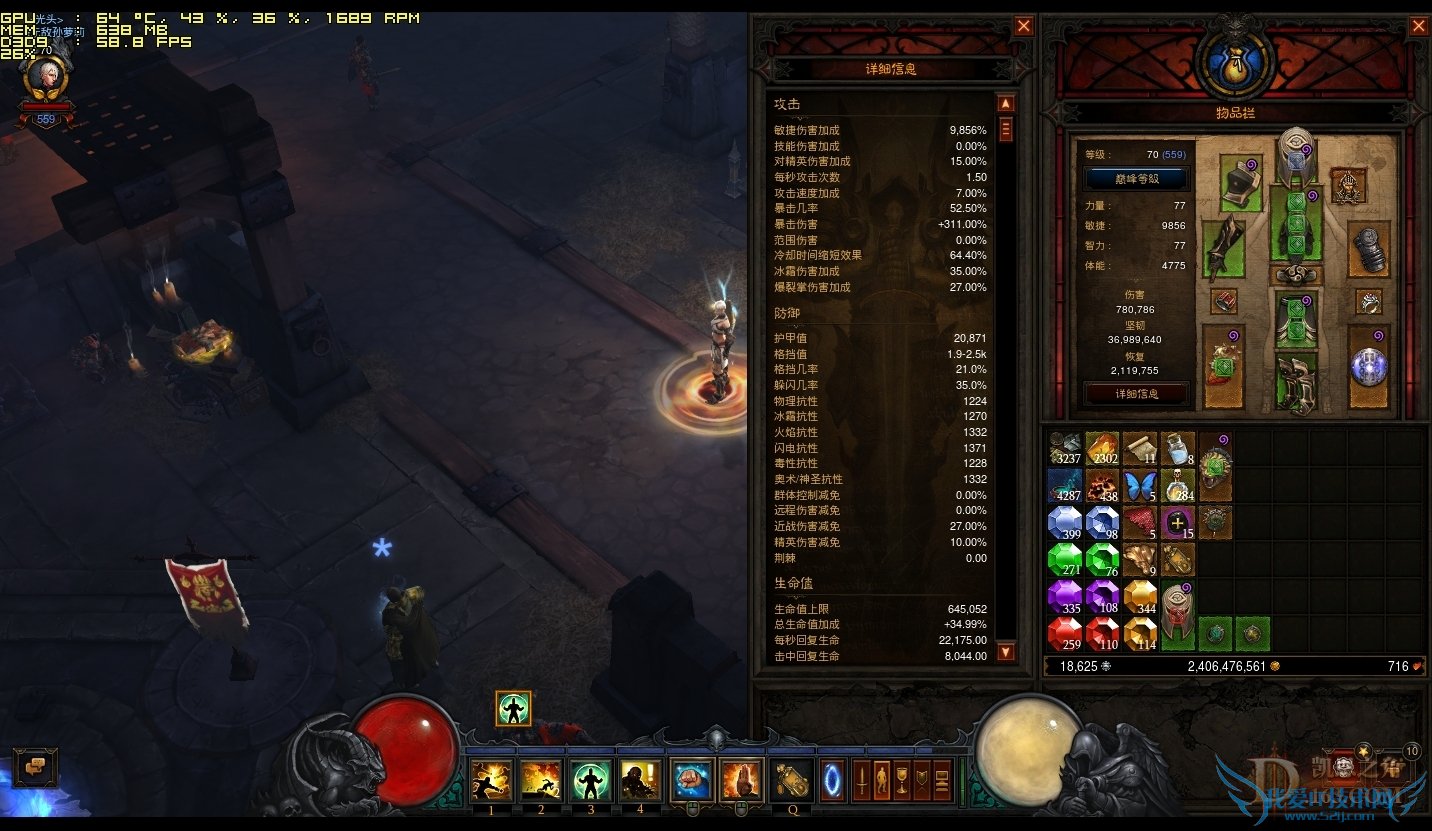
Task: Open the character silhouette menu icon
Action: pos(883,778)
